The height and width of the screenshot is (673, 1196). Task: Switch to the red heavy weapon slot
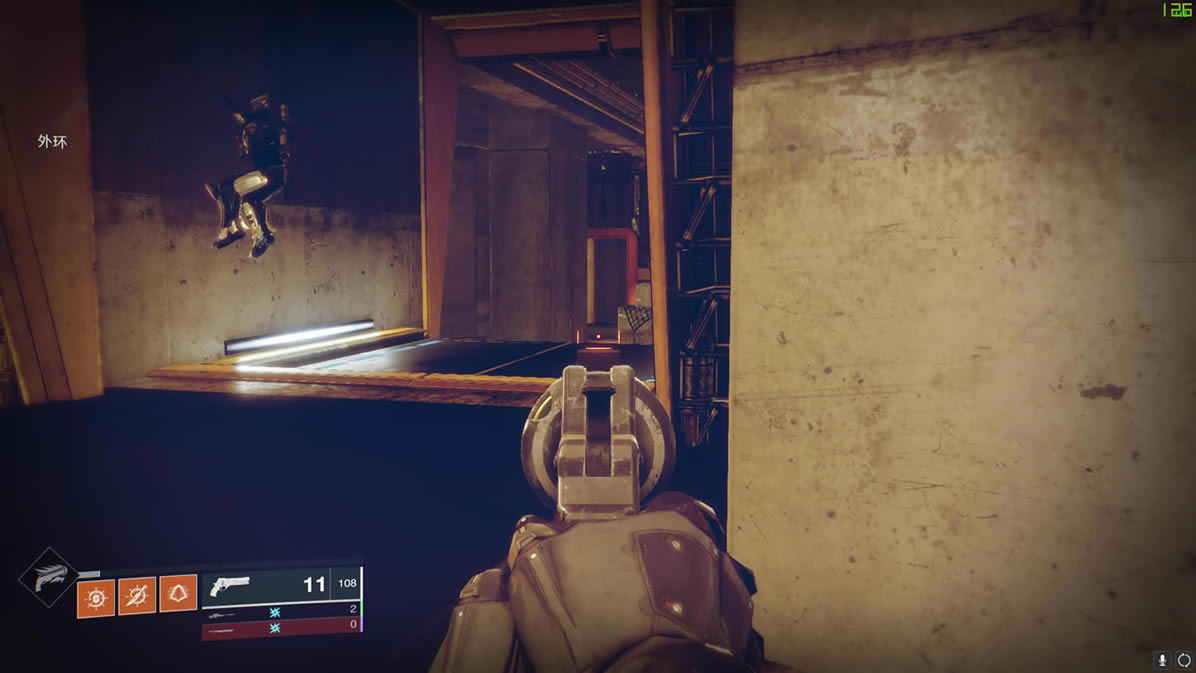[280, 629]
